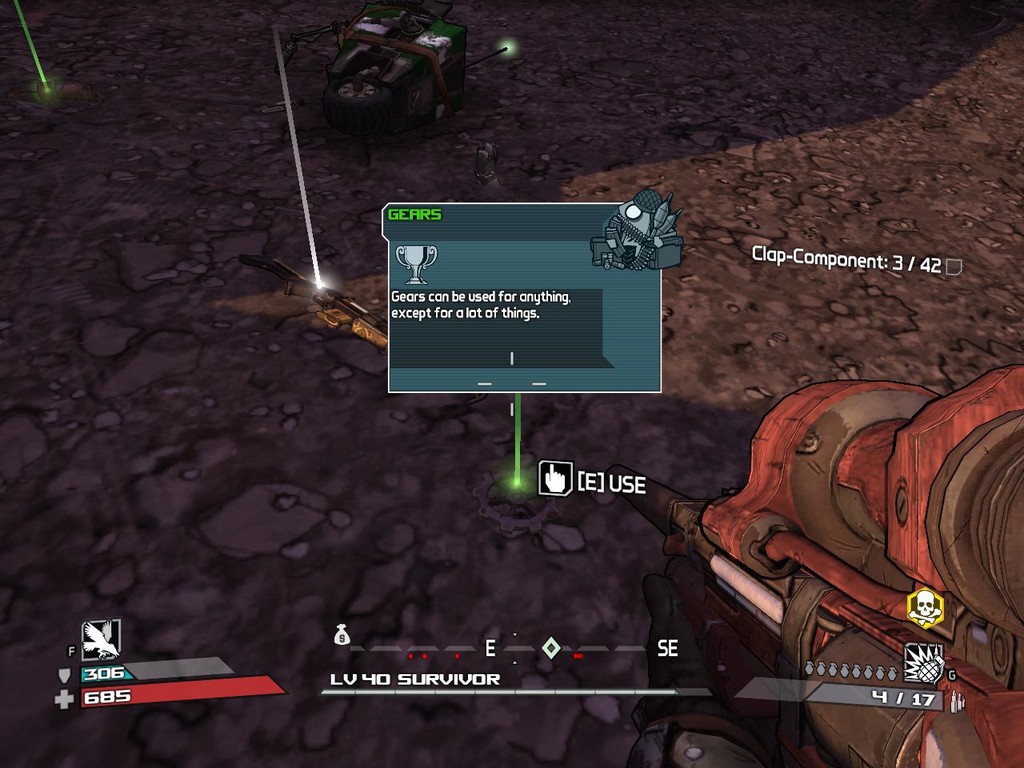This screenshot has height=768, width=1024.
Task: Activate the Bloodwing action skill icon
Action: (x=102, y=639)
